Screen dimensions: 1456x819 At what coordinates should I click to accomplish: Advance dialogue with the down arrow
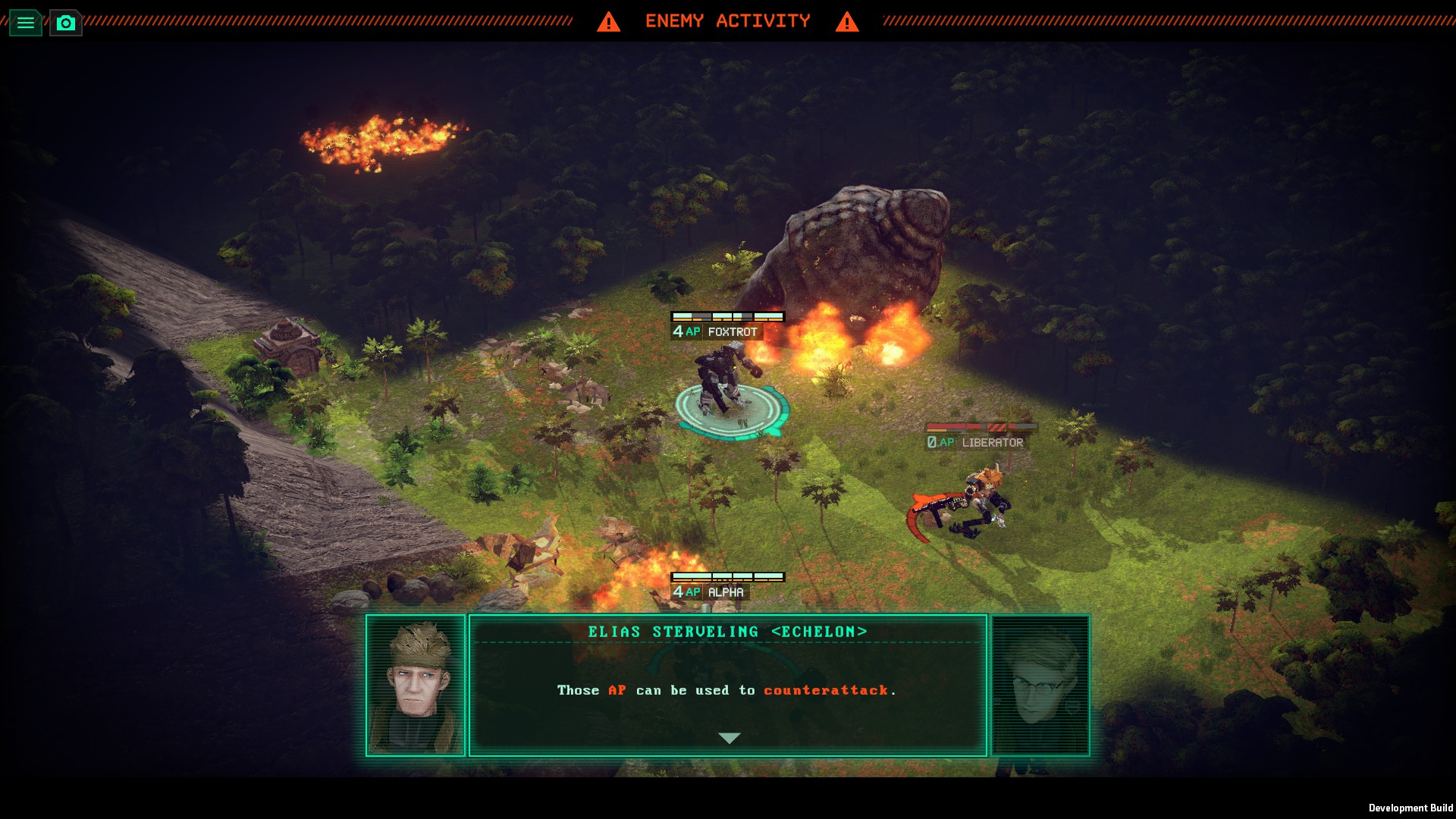tap(729, 738)
